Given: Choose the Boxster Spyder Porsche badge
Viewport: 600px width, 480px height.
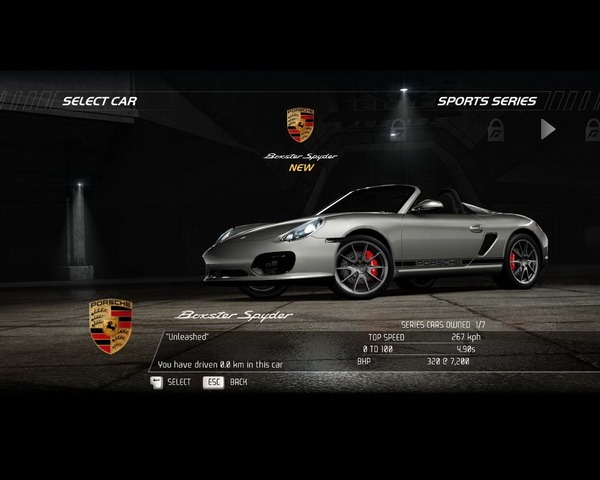Looking at the screenshot, I should (300, 125).
